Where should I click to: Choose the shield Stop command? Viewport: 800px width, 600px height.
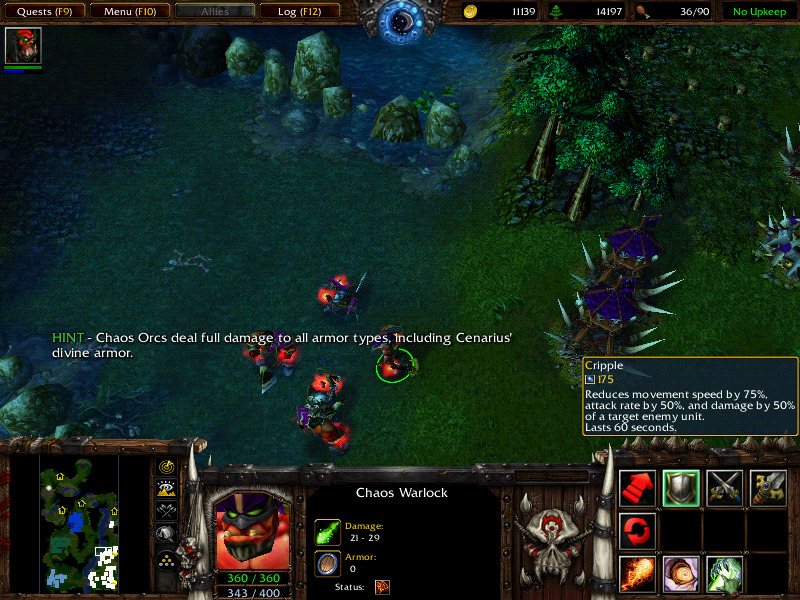click(680, 488)
